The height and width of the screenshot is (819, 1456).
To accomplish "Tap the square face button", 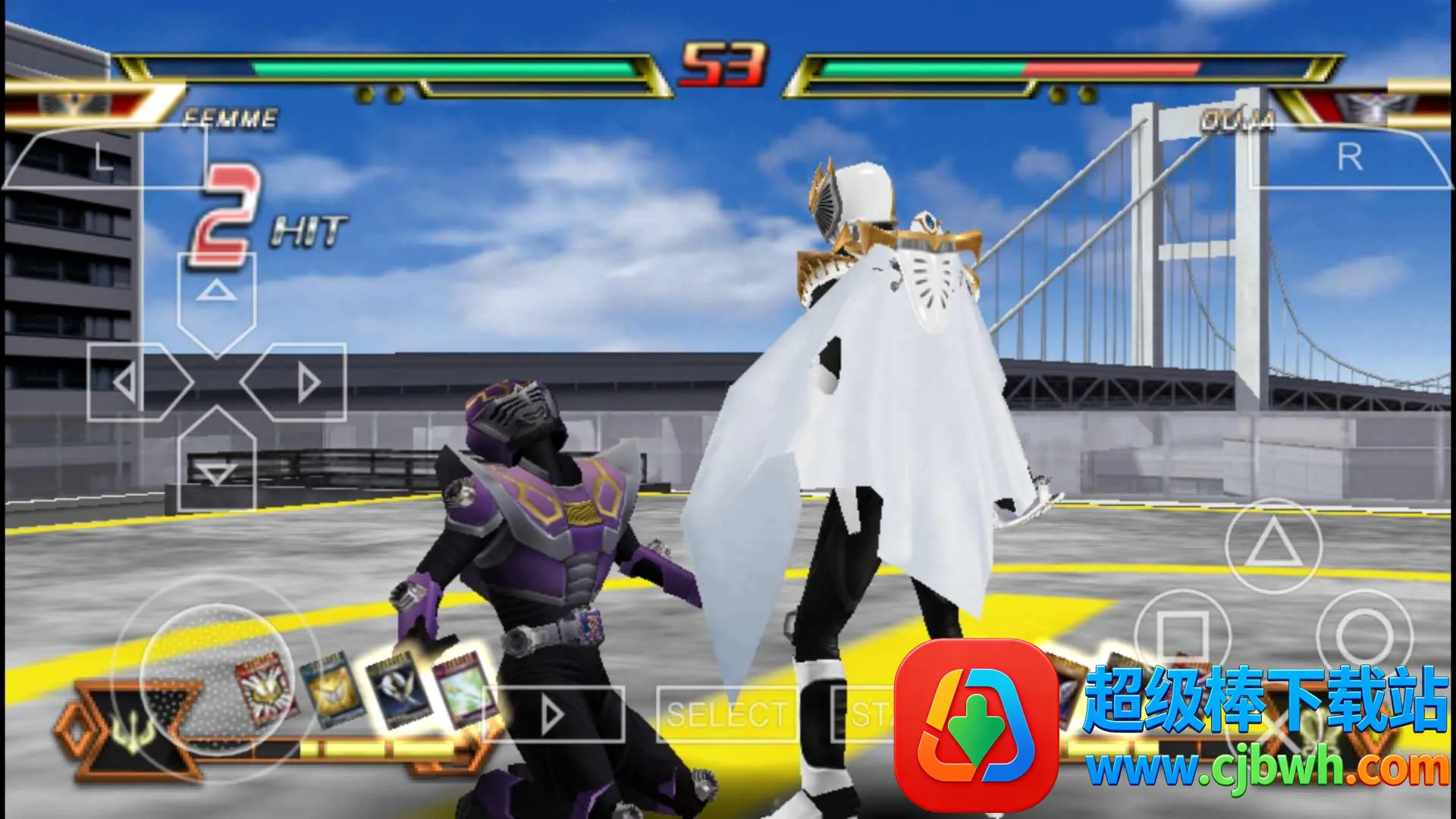I will tap(1182, 635).
